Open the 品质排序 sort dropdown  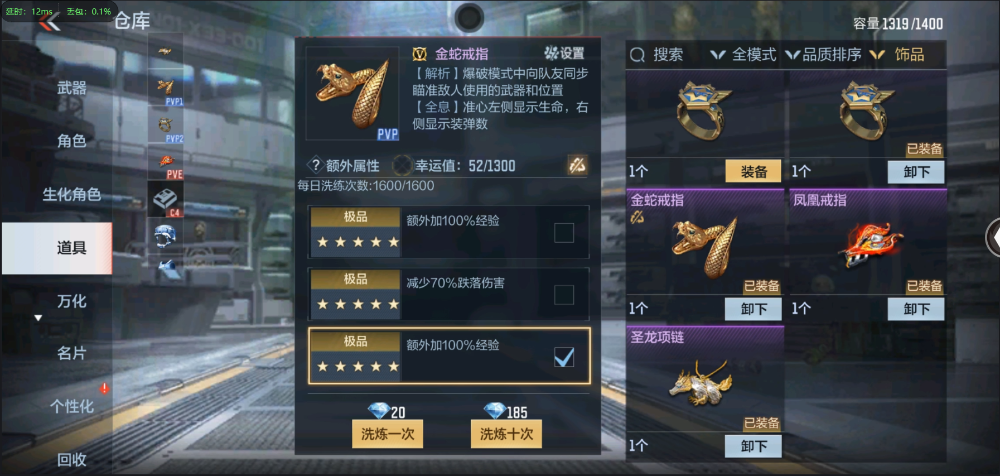(824, 55)
